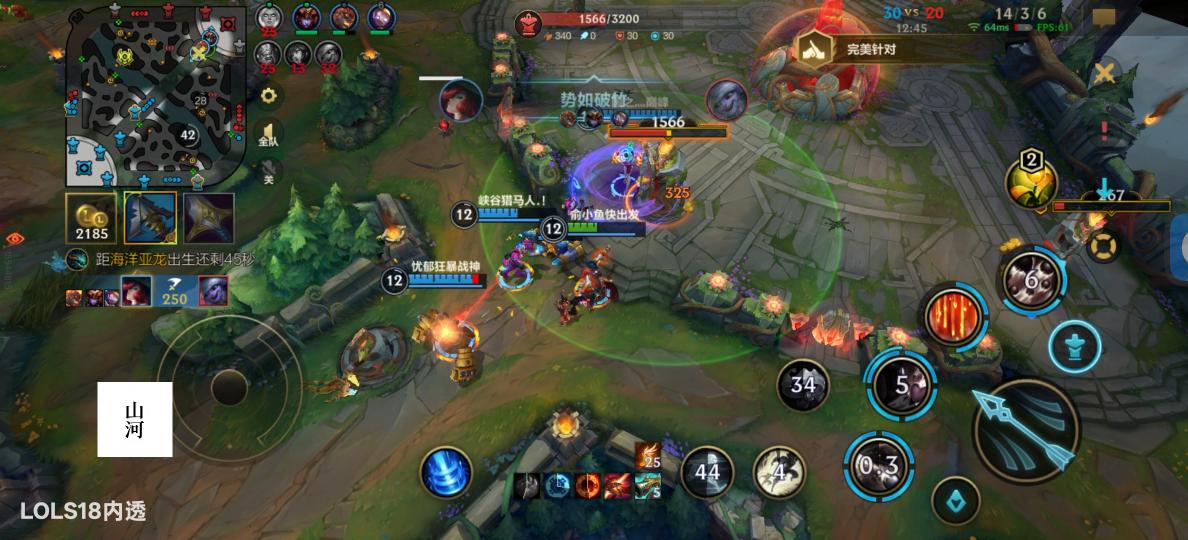The height and width of the screenshot is (540, 1188).
Task: Trigger the ability showing 6 second cooldown
Action: pos(1033,280)
